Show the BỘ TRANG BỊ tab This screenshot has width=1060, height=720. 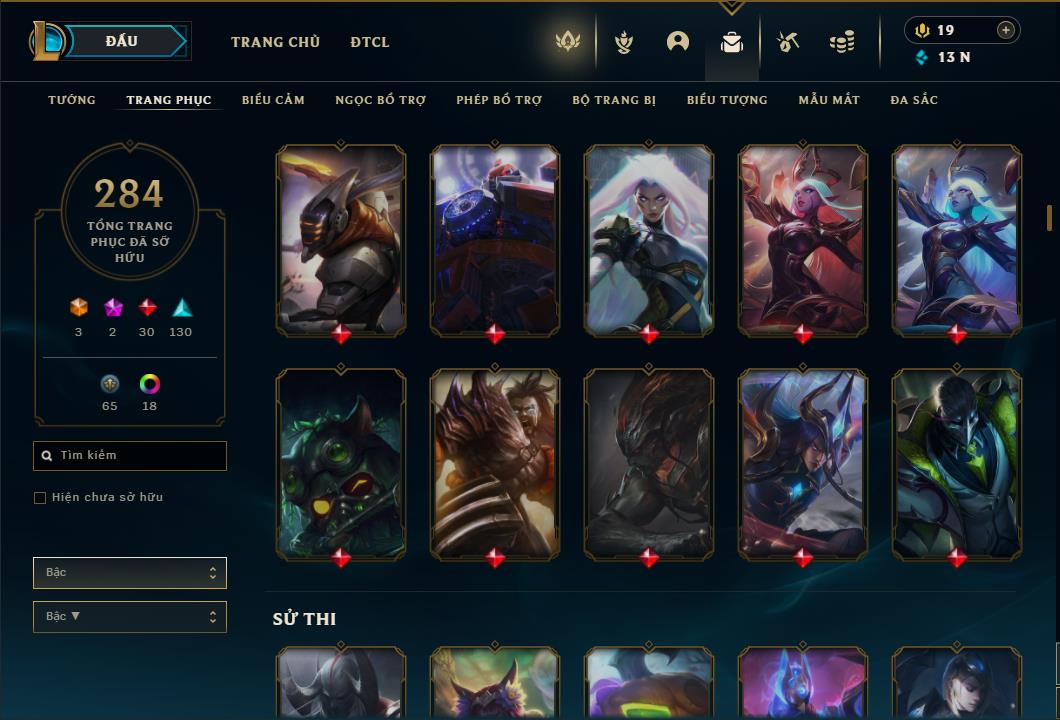coord(614,100)
